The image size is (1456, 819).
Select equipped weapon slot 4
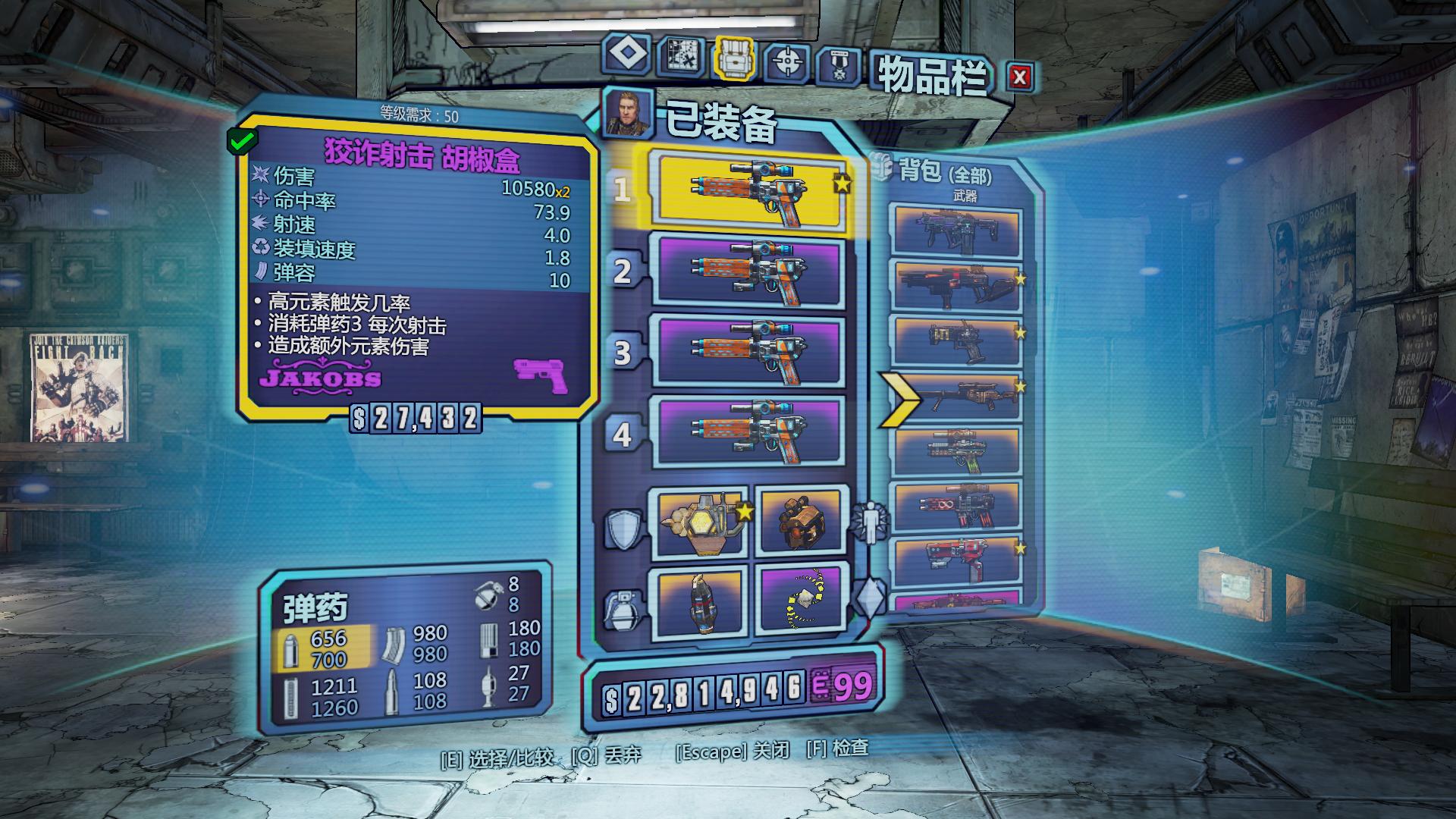751,434
